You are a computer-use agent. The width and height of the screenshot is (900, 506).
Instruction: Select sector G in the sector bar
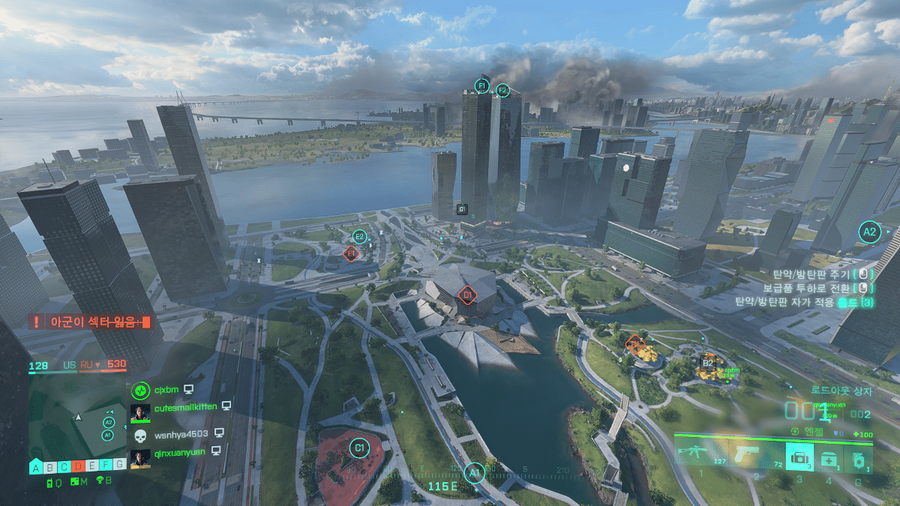(120, 465)
